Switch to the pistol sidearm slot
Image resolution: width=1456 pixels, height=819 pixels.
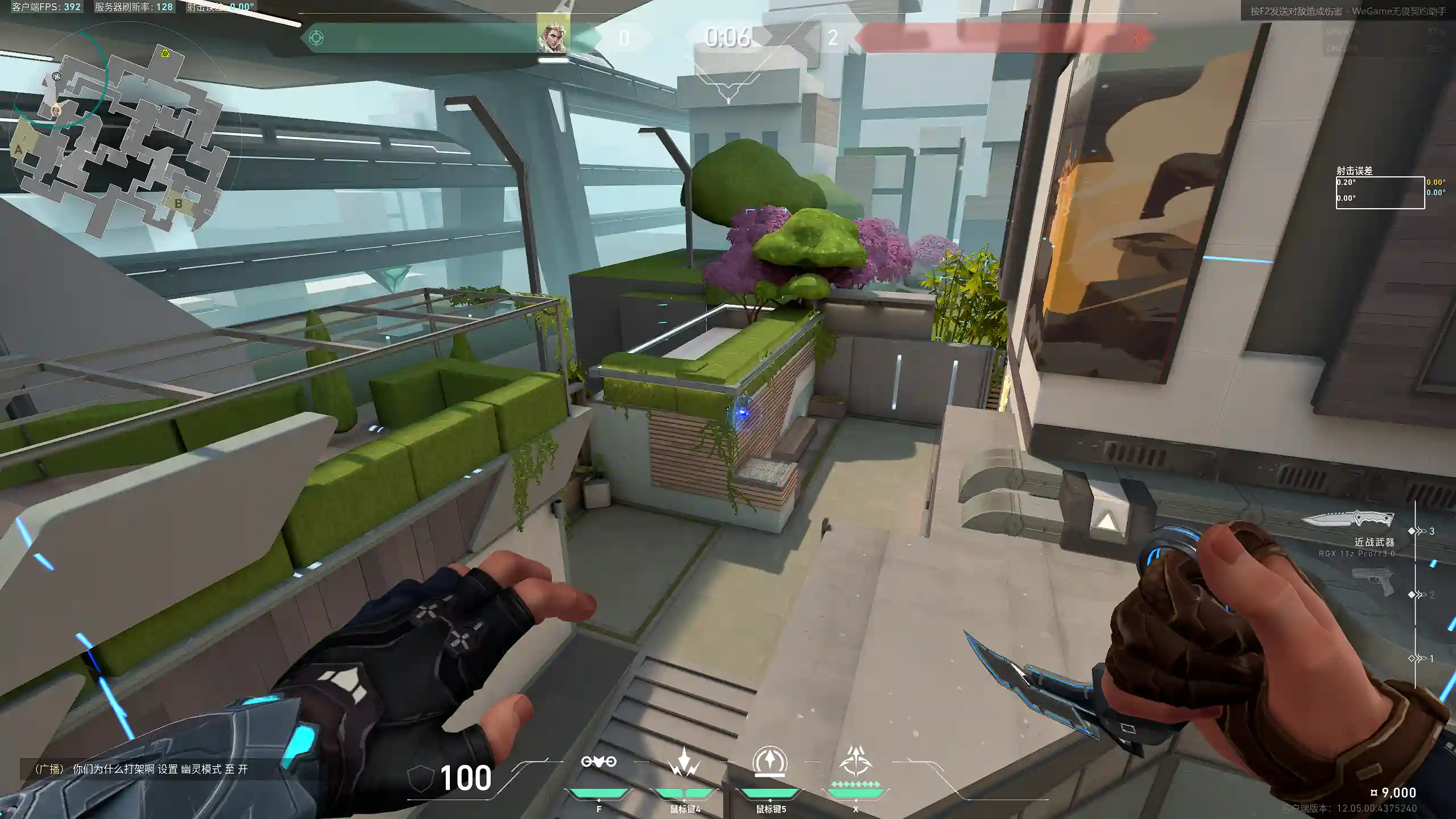click(x=1373, y=582)
